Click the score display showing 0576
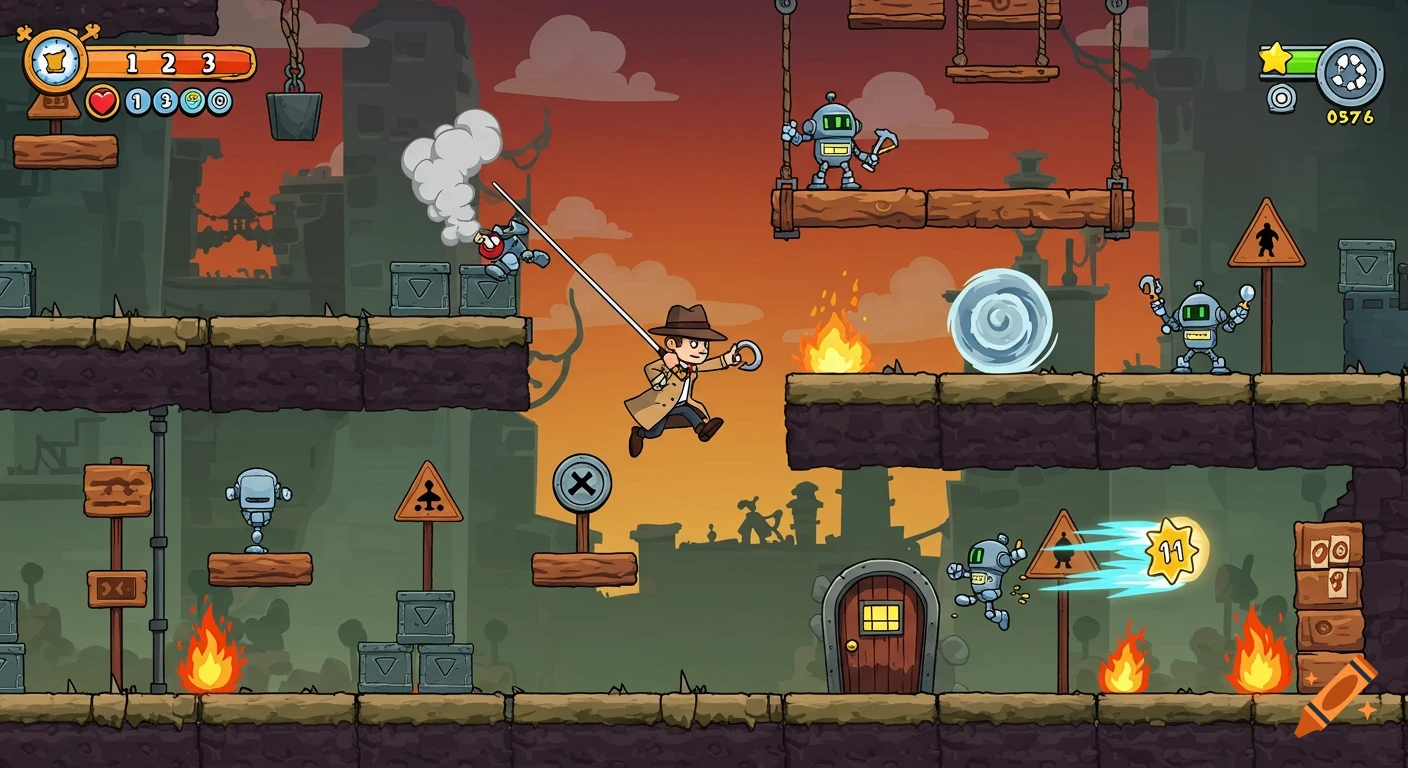The height and width of the screenshot is (768, 1408). pos(1350,116)
